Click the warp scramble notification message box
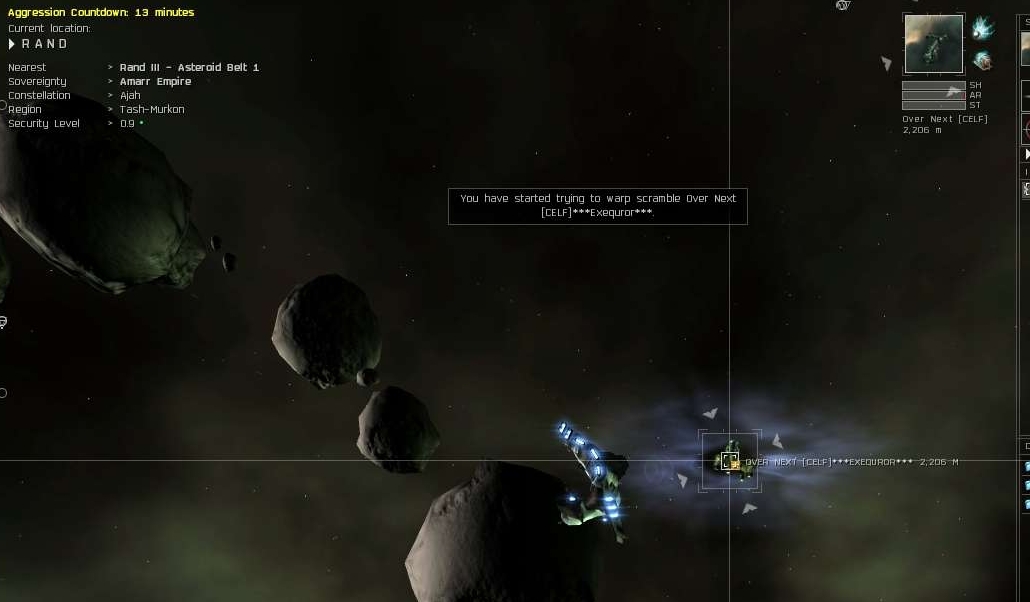 [x=597, y=205]
